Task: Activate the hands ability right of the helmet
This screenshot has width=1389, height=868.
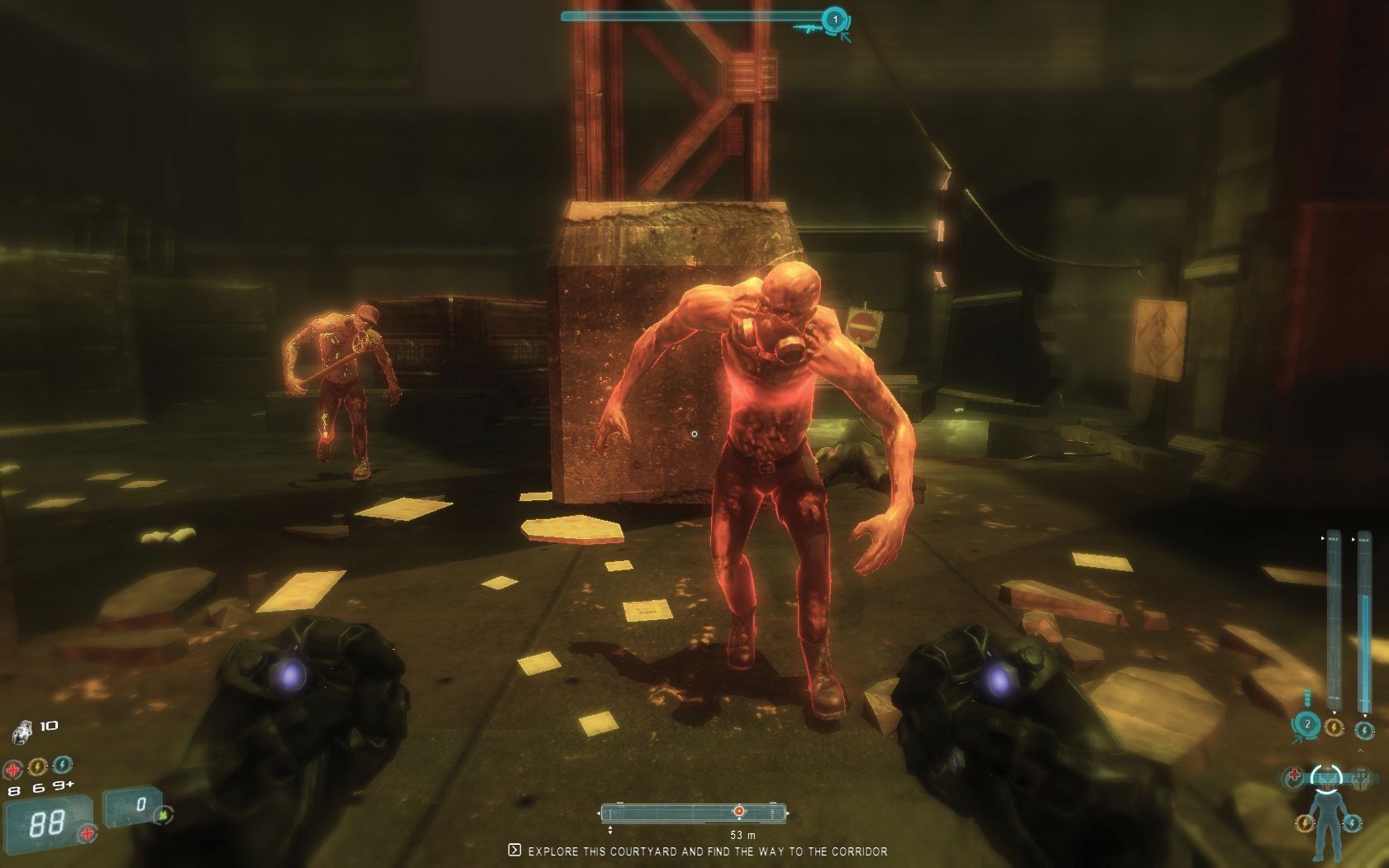Action: coord(1359,777)
